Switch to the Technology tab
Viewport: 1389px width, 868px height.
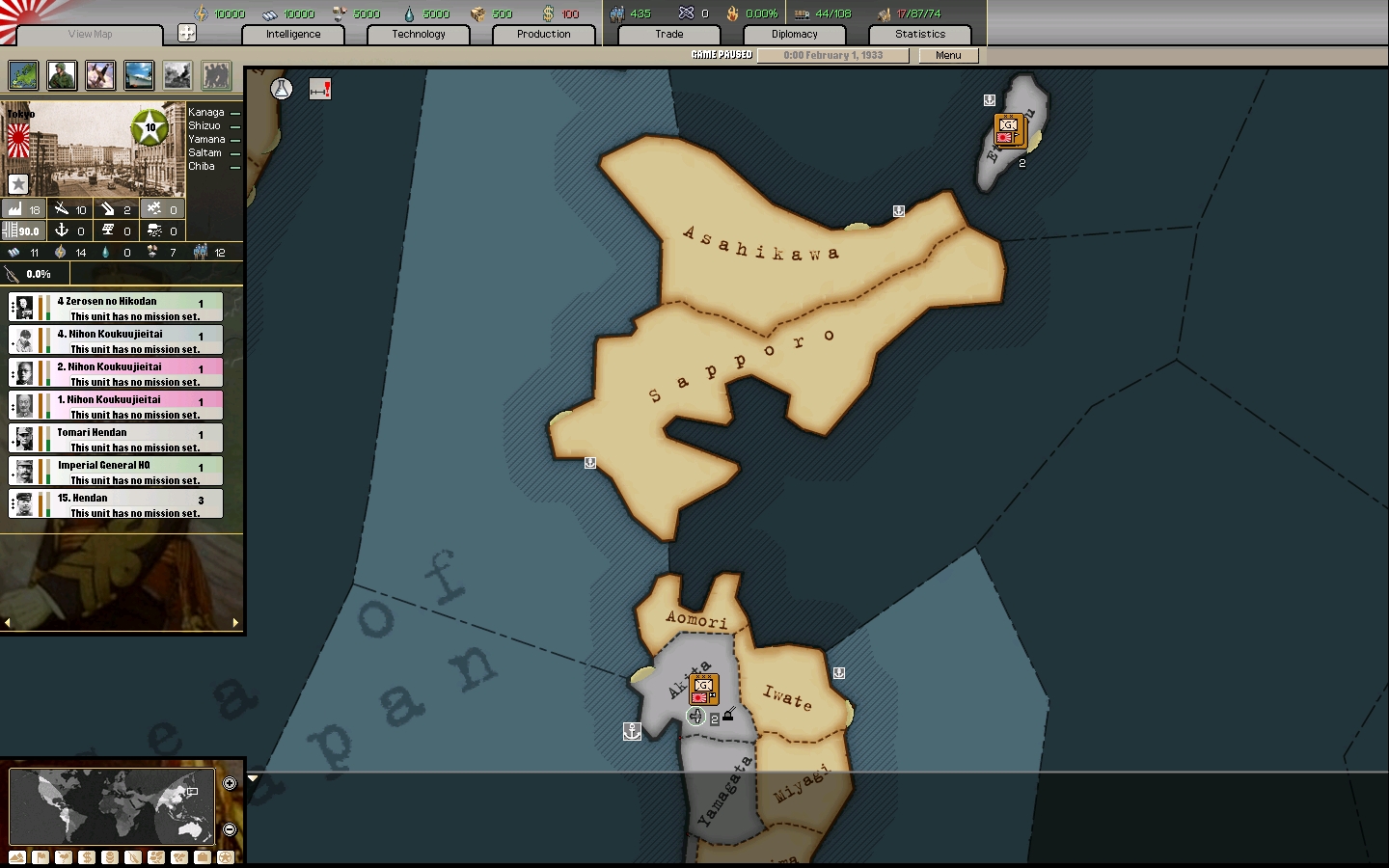419,34
